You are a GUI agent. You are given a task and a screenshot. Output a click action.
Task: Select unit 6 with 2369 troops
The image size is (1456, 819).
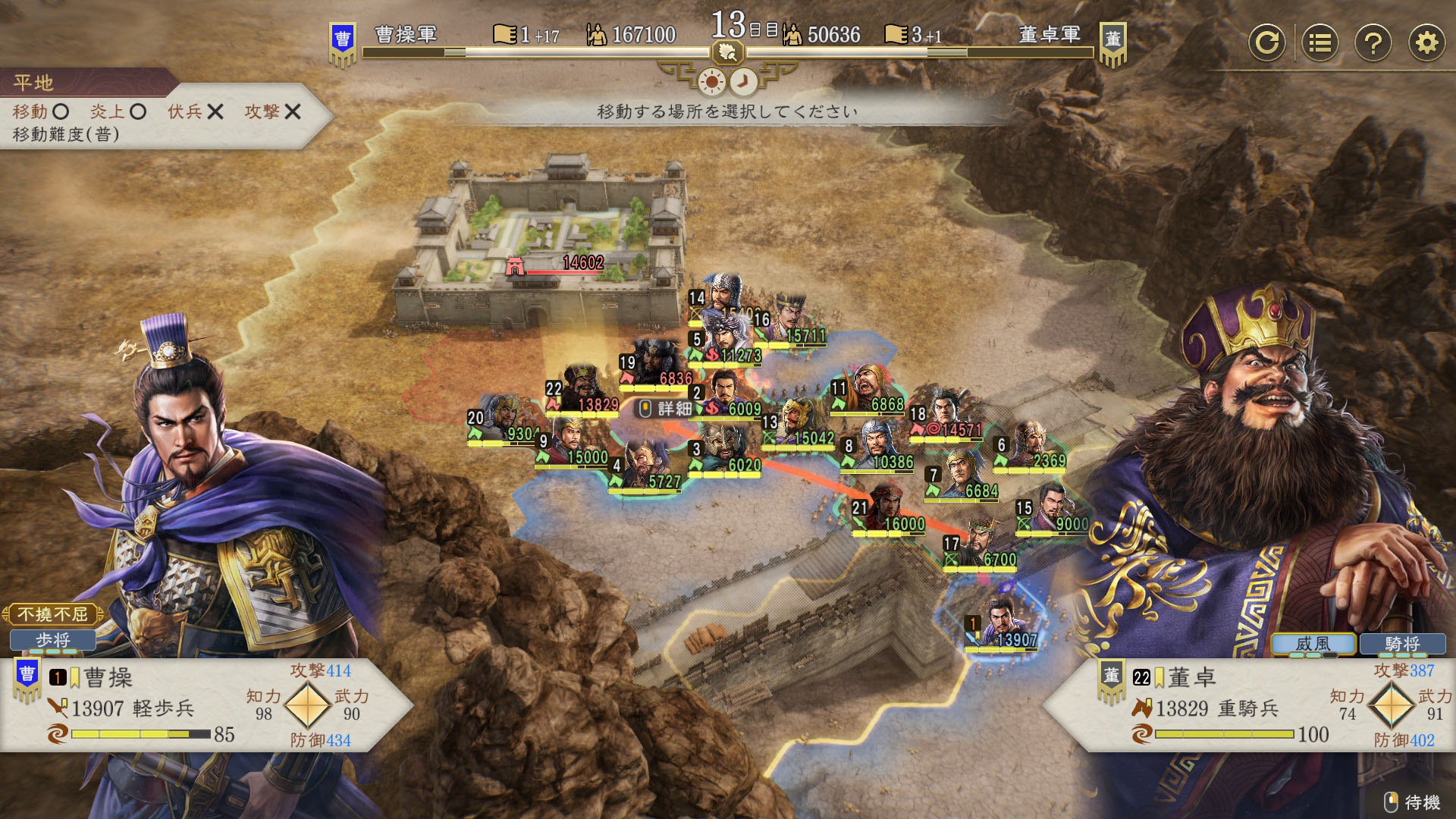[1030, 445]
